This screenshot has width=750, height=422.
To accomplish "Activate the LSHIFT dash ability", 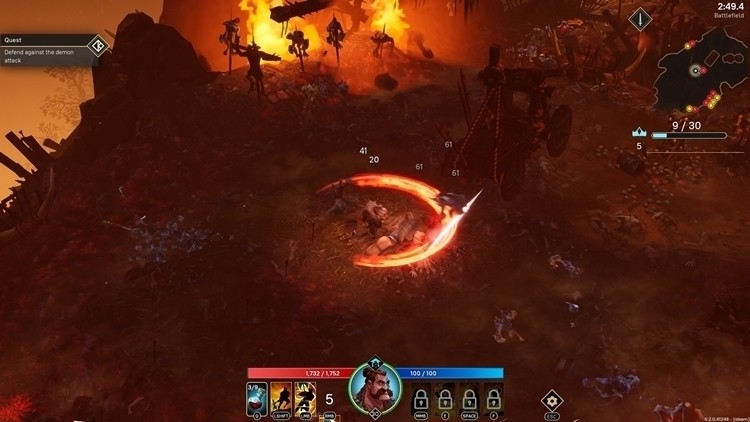I will [x=281, y=399].
